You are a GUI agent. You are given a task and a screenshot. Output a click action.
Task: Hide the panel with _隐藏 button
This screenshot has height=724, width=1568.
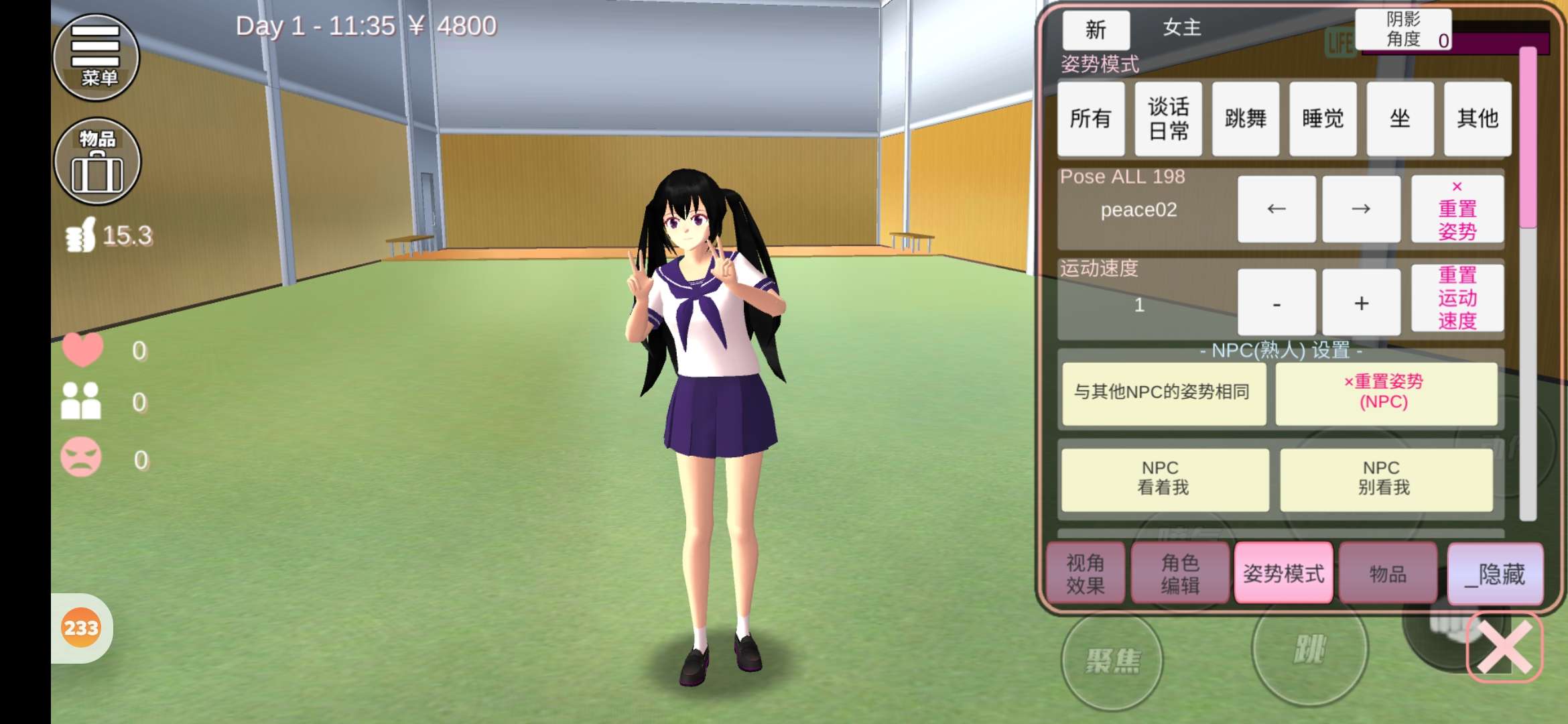coord(1495,574)
